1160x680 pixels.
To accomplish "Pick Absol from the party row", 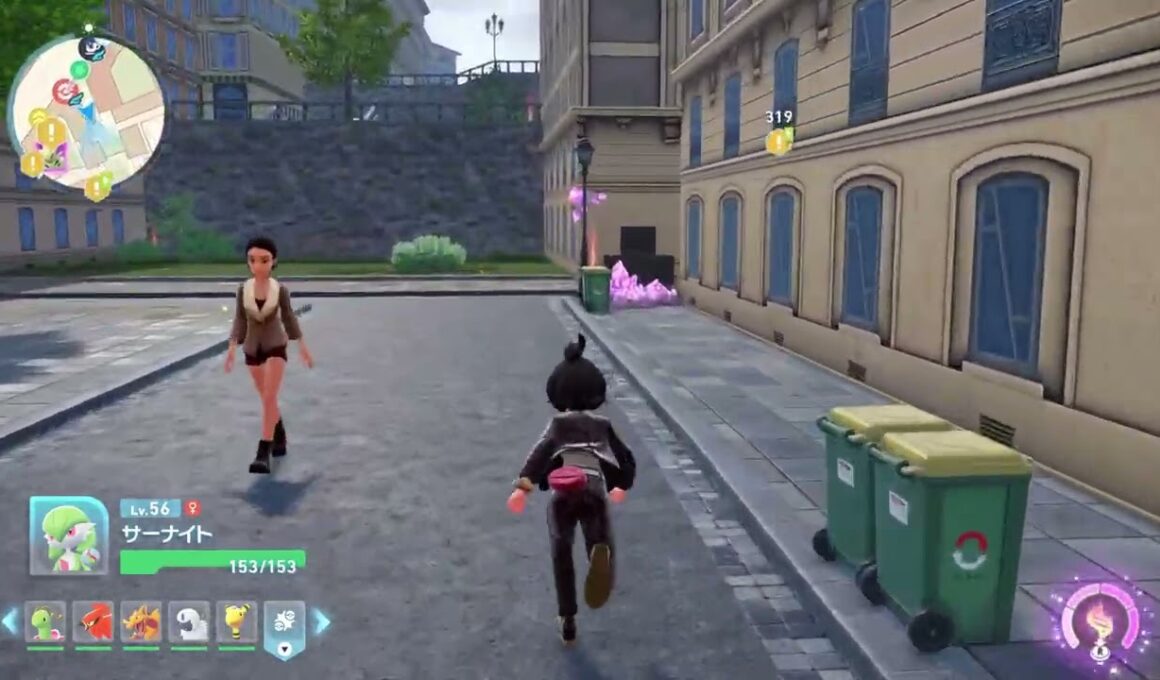I will pyautogui.click(x=189, y=622).
